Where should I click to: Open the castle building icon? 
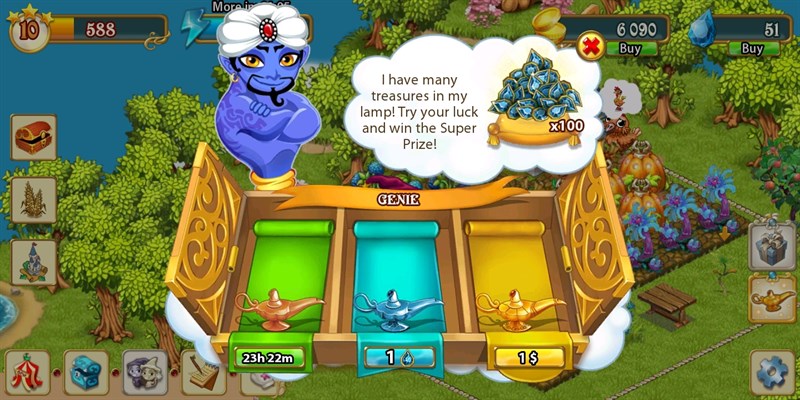pos(33,262)
